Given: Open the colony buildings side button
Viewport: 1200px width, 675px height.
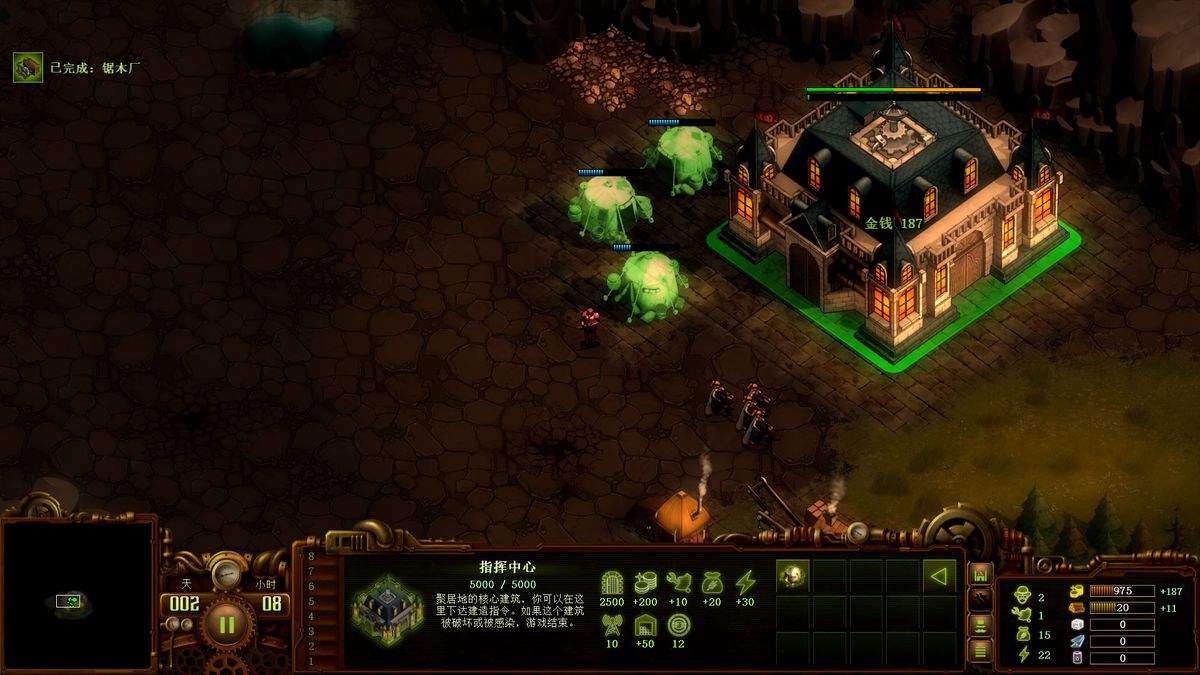Looking at the screenshot, I should coord(981,575).
